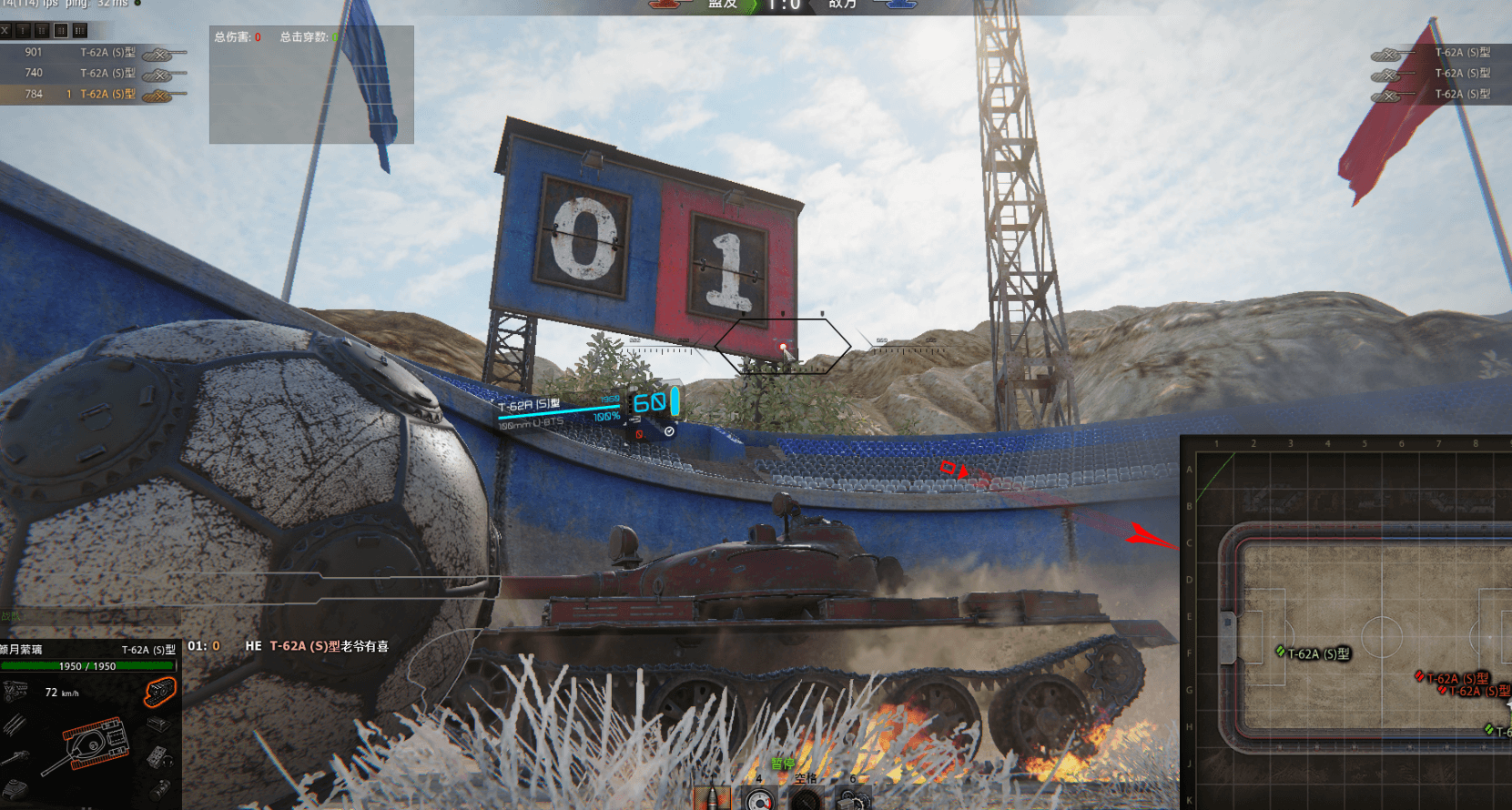Hide the team panel with X button
Viewport: 1512px width, 810px height.
5,30
